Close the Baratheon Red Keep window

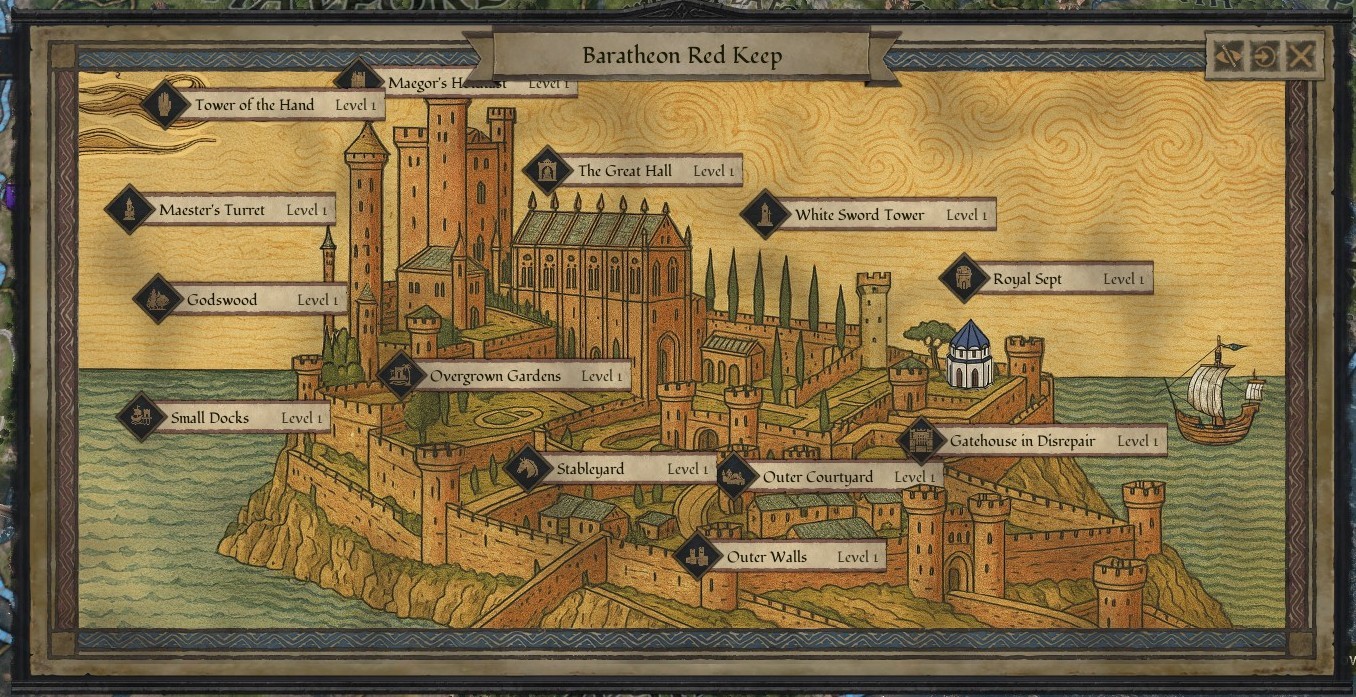pos(1300,56)
